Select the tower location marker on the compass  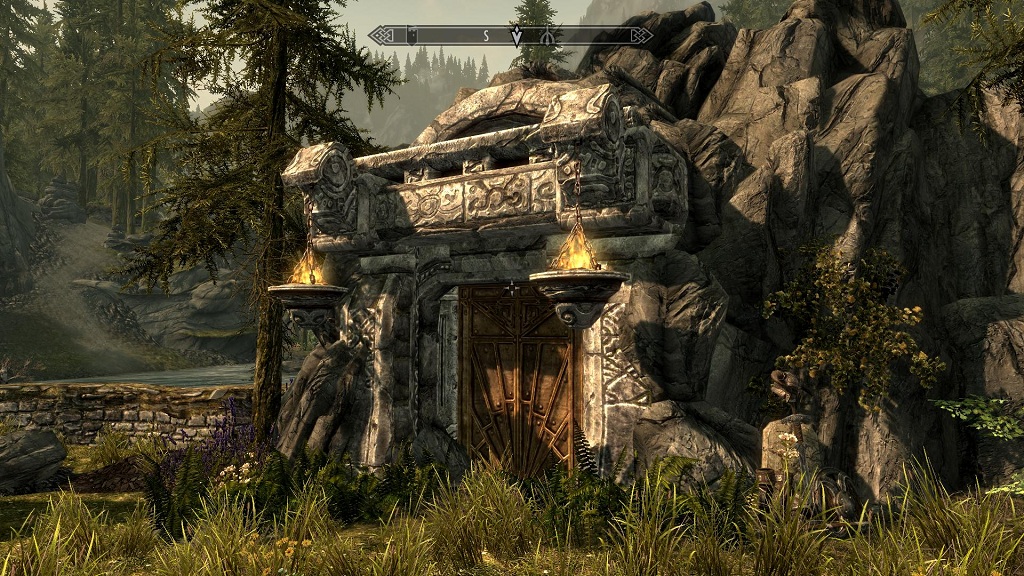(x=414, y=36)
